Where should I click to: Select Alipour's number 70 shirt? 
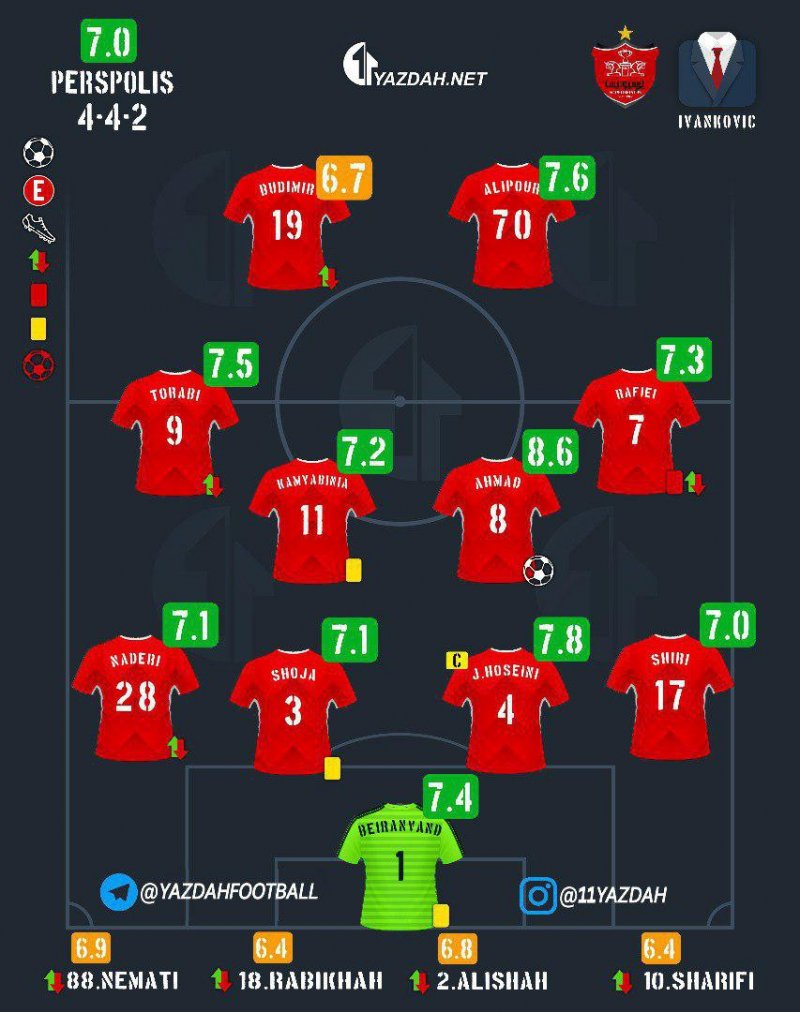click(511, 224)
